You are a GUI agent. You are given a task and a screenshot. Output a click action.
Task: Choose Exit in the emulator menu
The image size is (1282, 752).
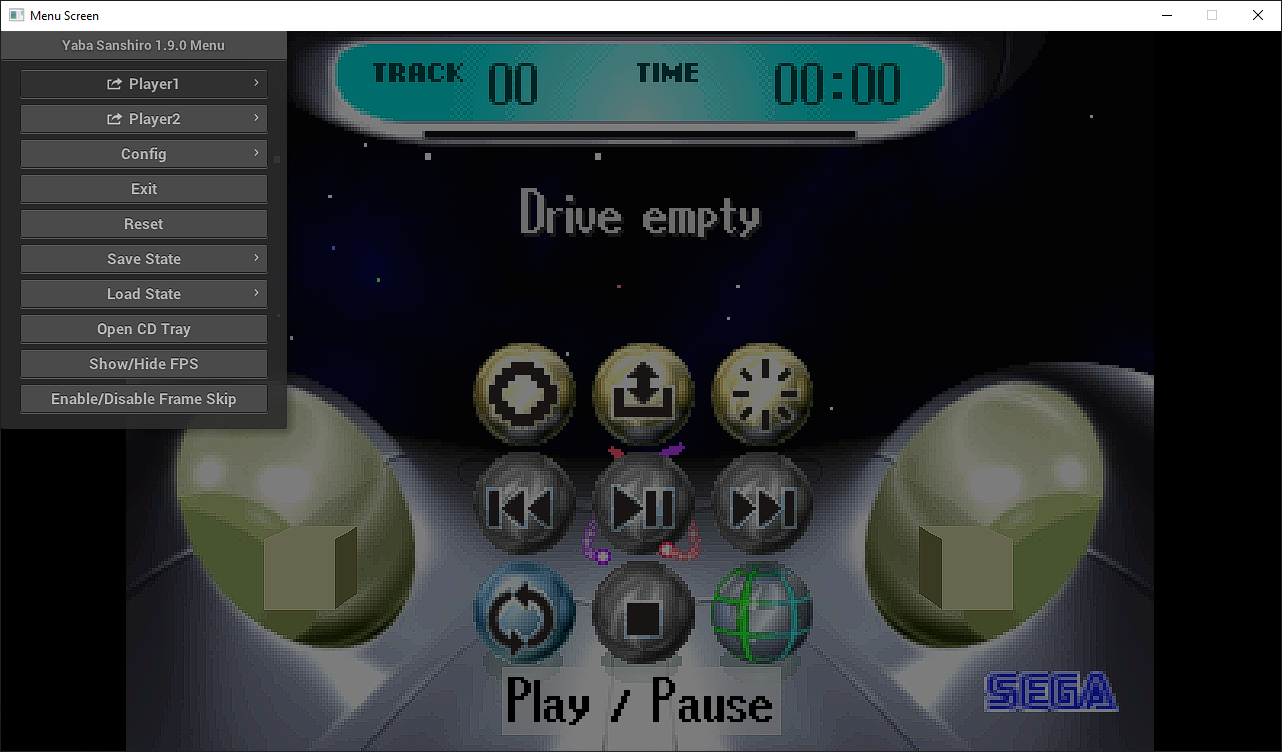pyautogui.click(x=144, y=189)
